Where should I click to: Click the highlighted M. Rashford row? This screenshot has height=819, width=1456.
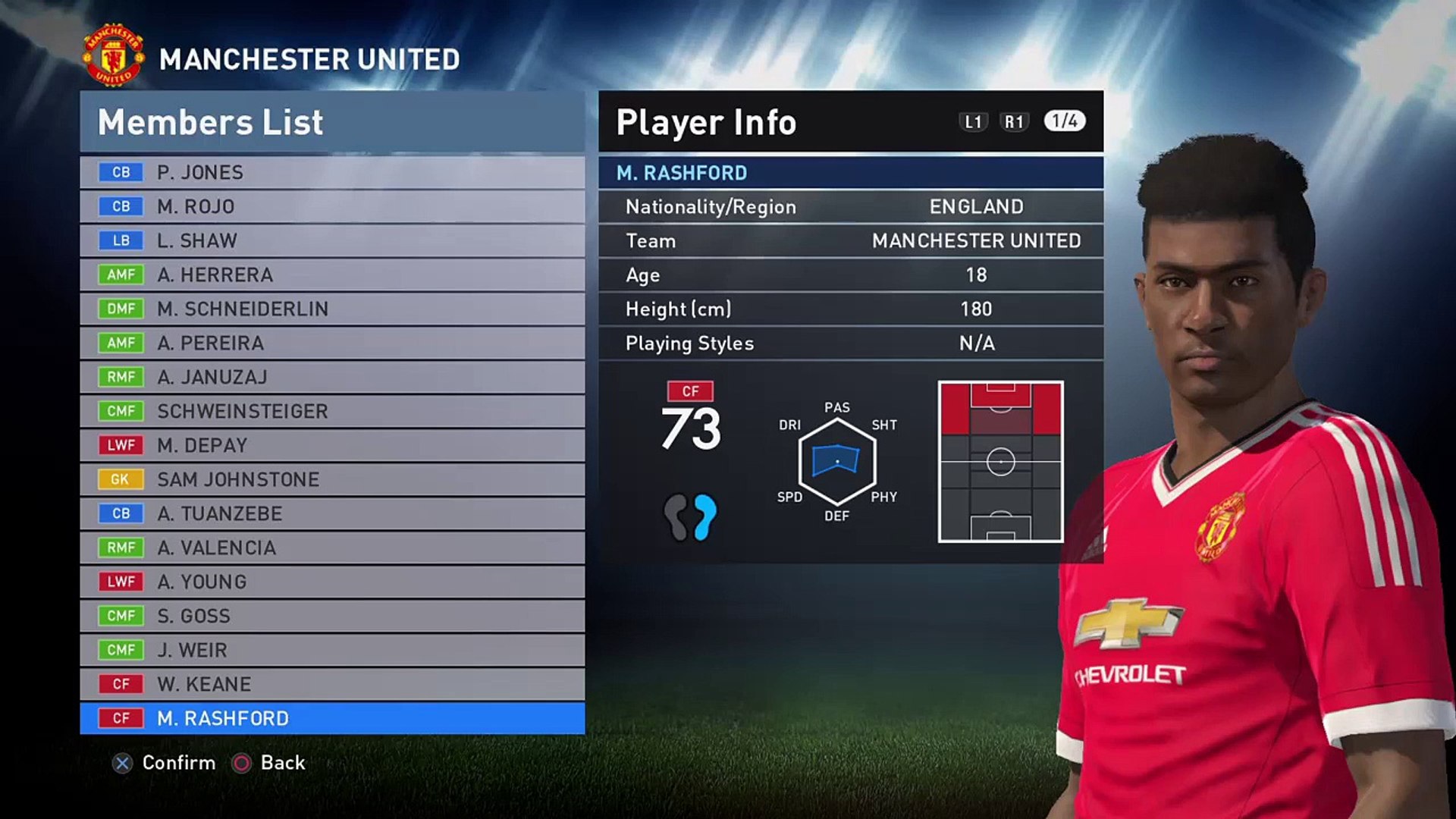click(332, 718)
